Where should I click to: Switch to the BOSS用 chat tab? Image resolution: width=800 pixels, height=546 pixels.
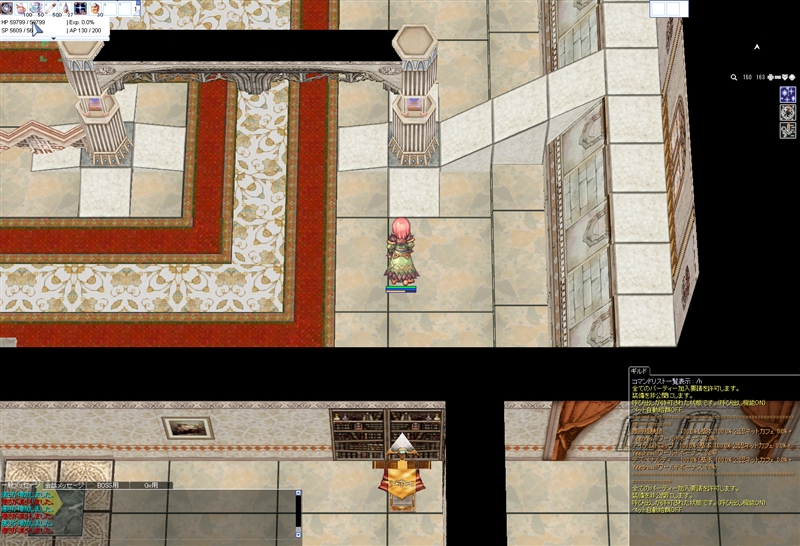[x=106, y=485]
